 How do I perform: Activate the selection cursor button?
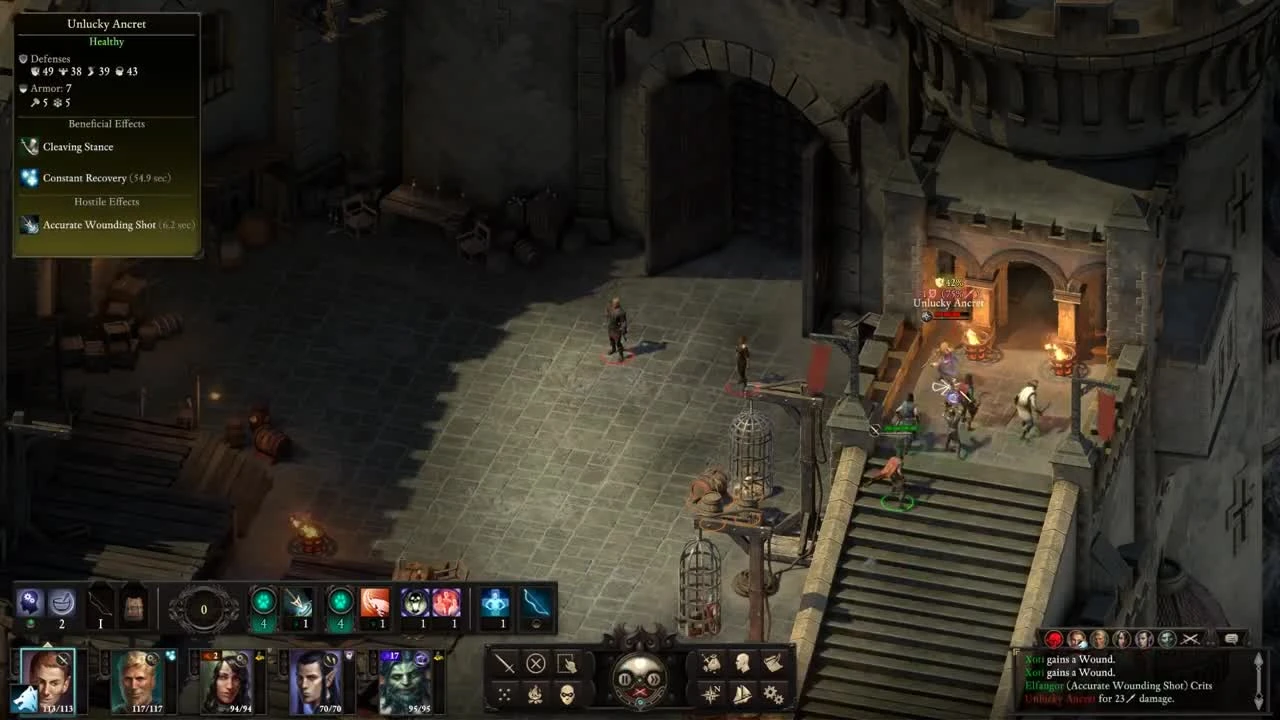pyautogui.click(x=567, y=664)
